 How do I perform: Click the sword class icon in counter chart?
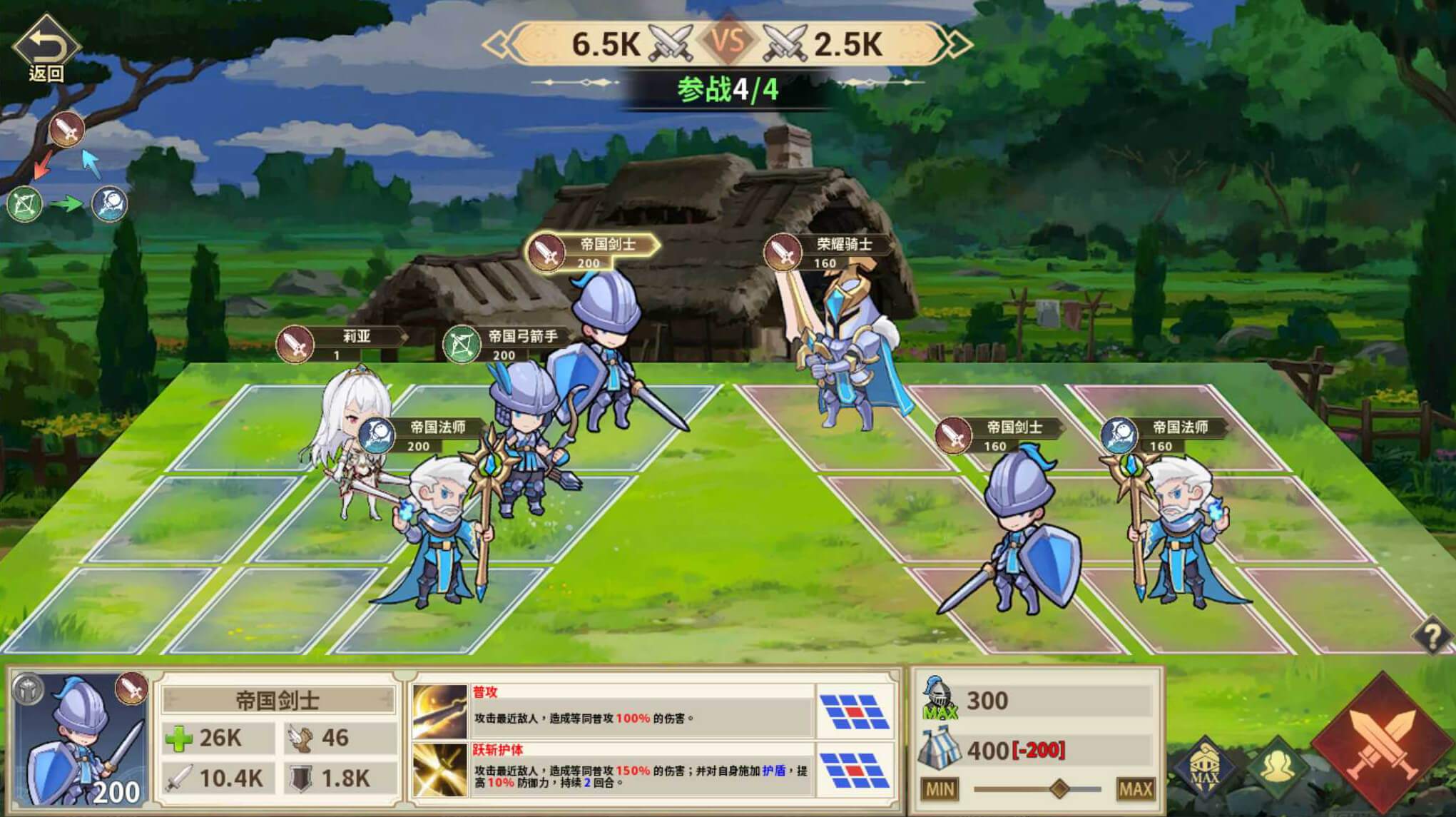(x=67, y=130)
